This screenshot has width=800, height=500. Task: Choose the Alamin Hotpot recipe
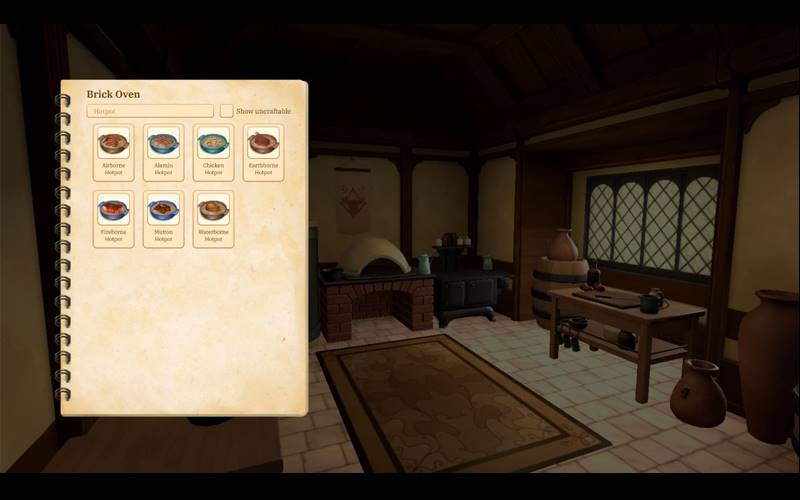pyautogui.click(x=163, y=152)
